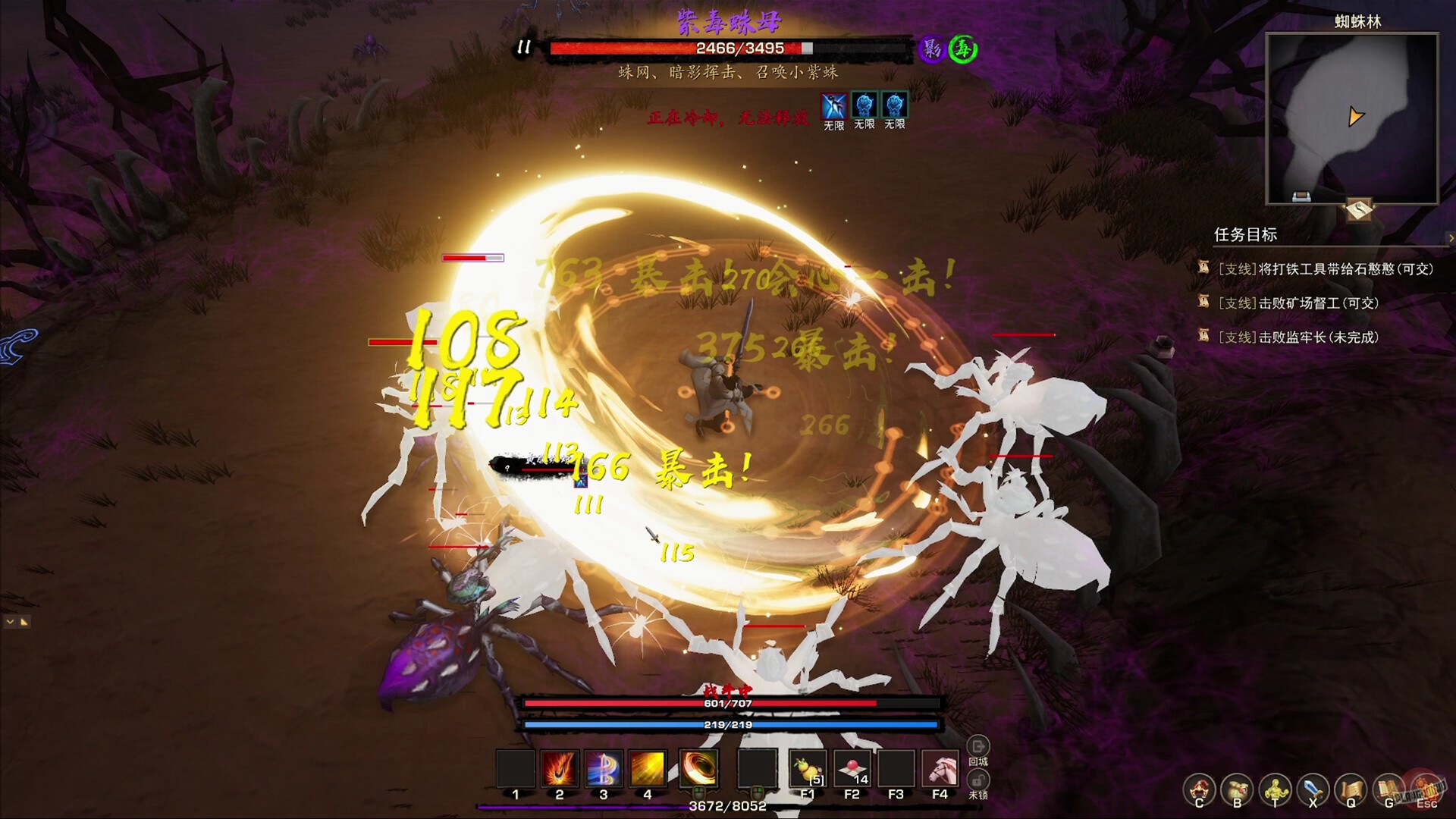
Task: Select the golden radiance skill in slot 4
Action: point(648,767)
